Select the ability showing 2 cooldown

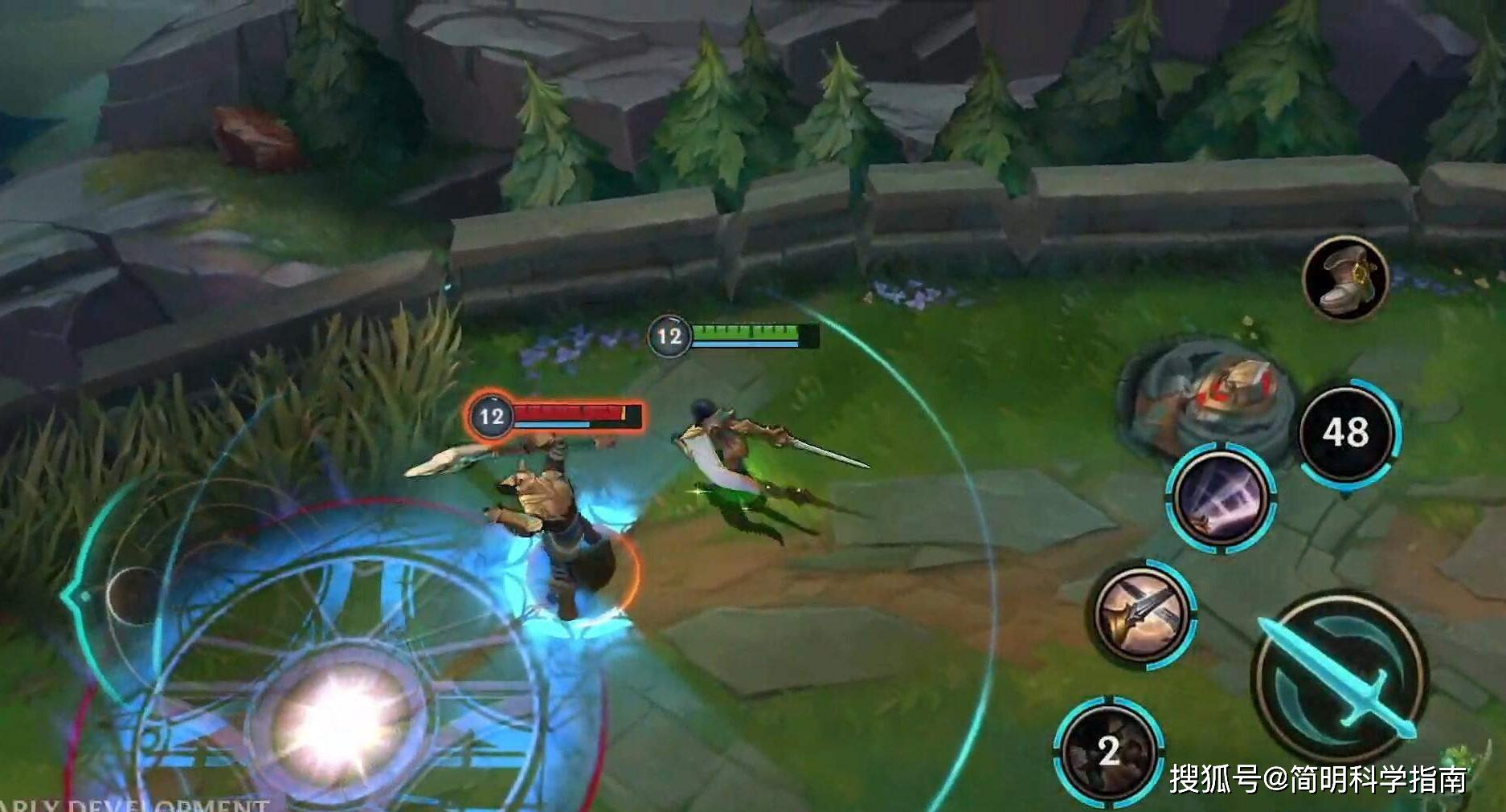click(x=1108, y=752)
